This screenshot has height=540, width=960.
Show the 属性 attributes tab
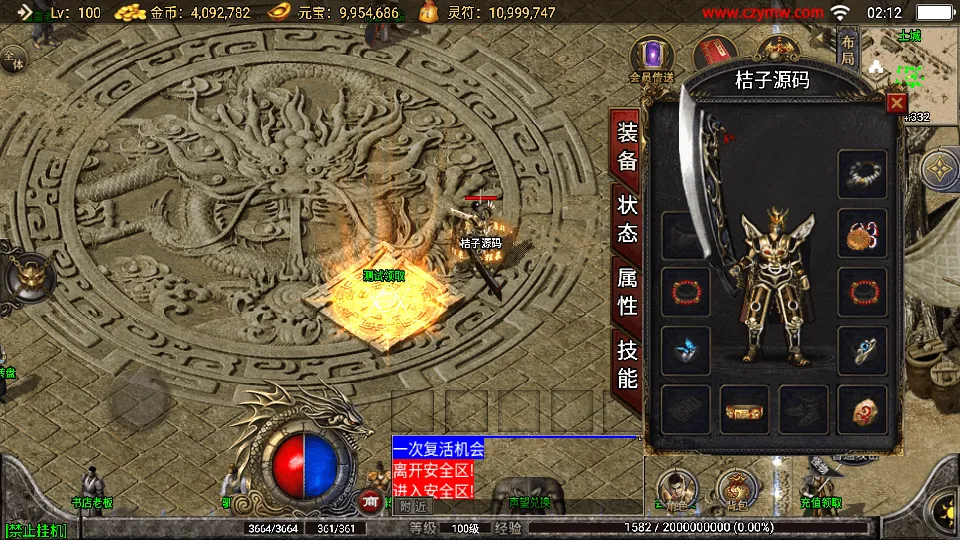(627, 291)
